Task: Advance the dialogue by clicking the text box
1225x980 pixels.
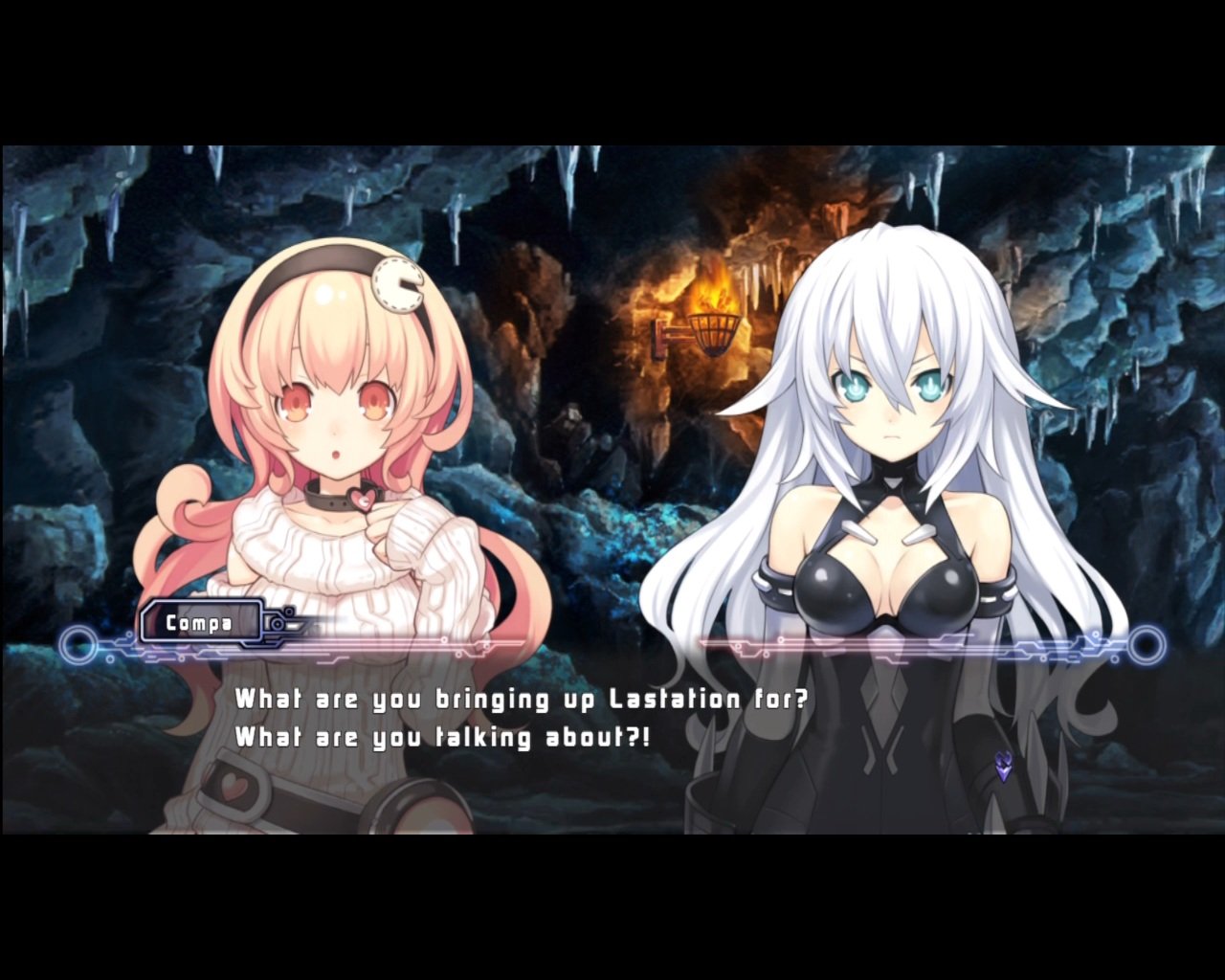Action: pos(612,718)
